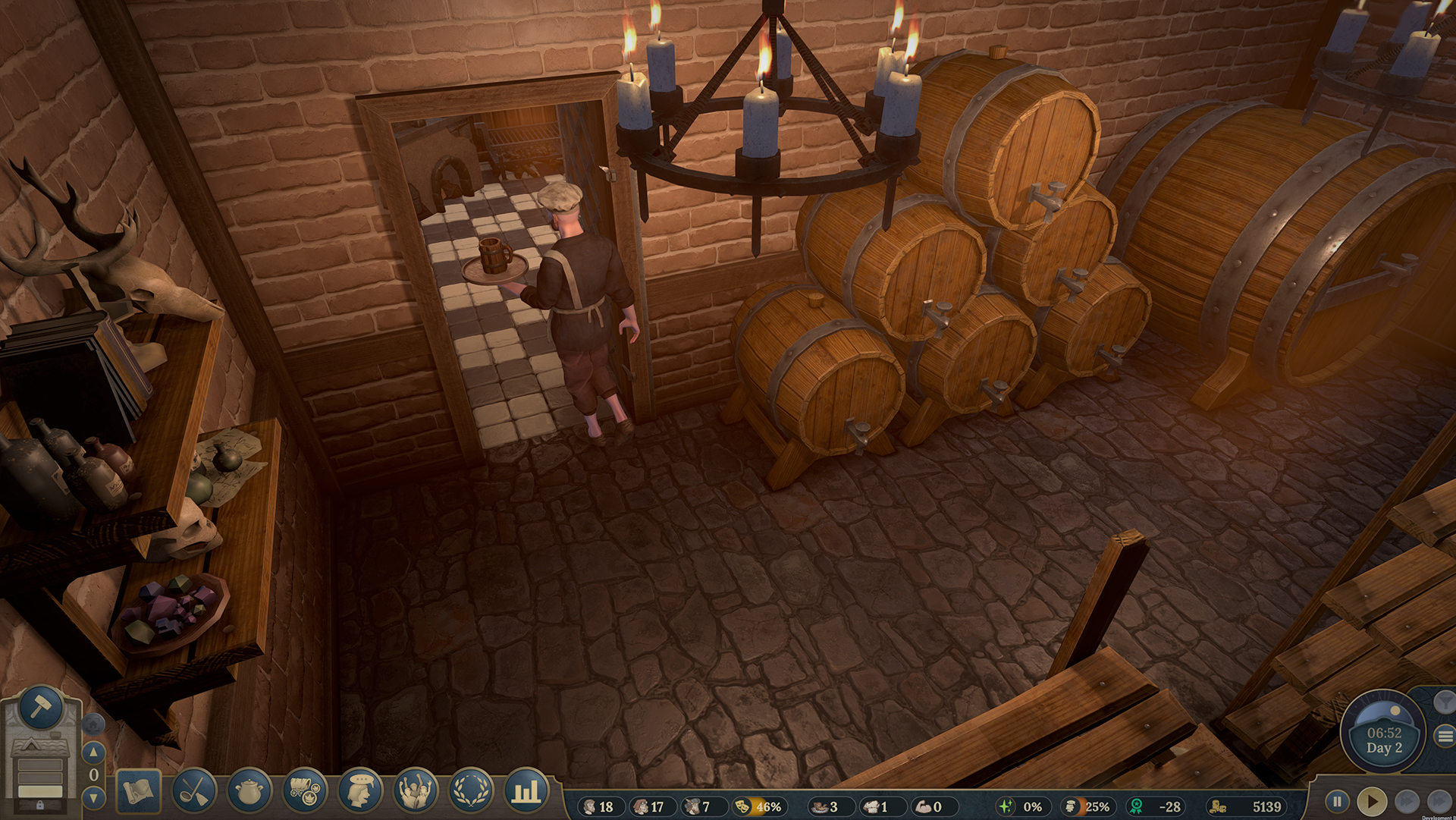Open the trade caravan panel
This screenshot has width=1456, height=820.
pyautogui.click(x=303, y=790)
